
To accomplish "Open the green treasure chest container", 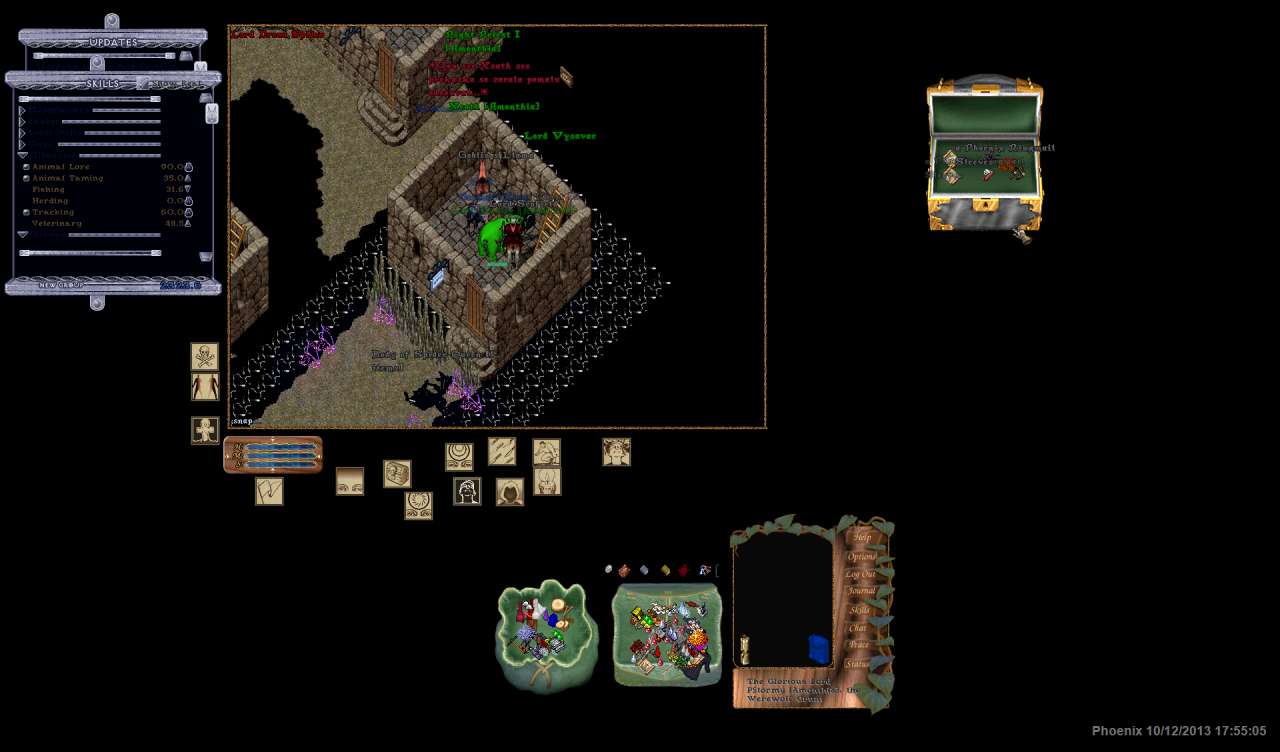I will (x=985, y=155).
